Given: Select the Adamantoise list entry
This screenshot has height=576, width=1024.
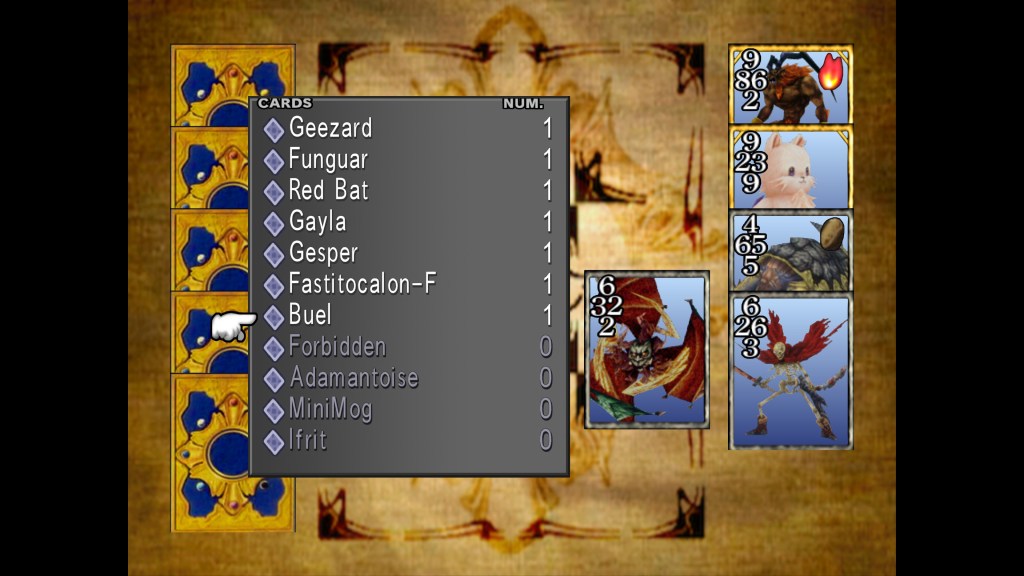Looking at the screenshot, I should coord(353,378).
